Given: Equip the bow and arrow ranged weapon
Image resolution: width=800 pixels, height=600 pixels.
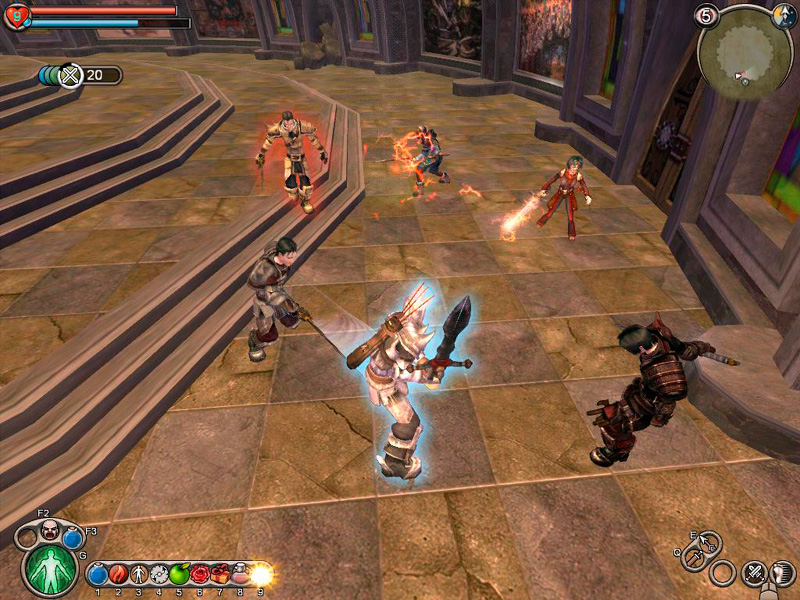Looking at the screenshot, I should point(708,545).
